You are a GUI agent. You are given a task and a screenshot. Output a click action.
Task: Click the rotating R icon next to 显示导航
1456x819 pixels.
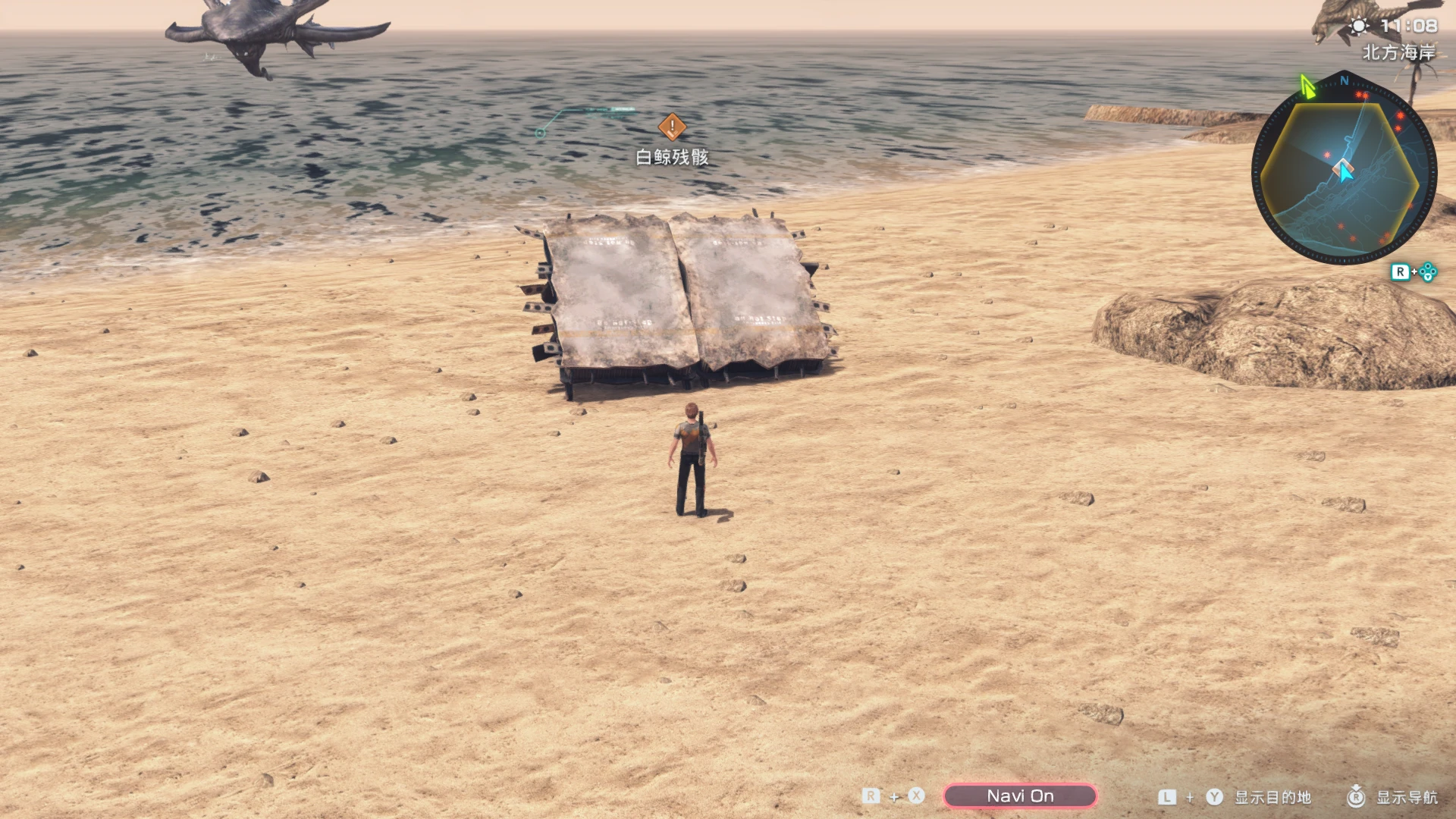[1357, 795]
